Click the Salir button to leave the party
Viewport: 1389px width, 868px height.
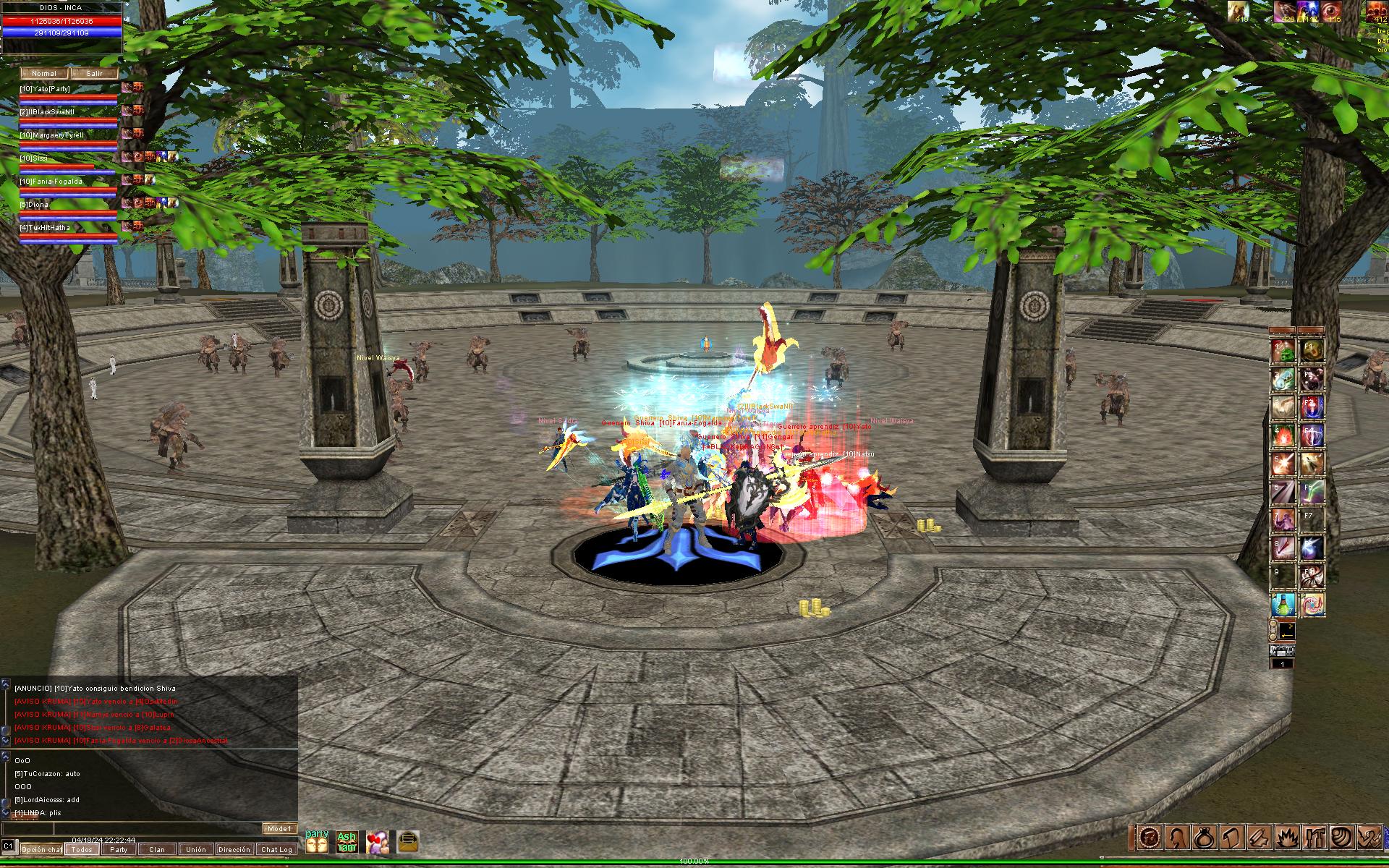(94, 74)
